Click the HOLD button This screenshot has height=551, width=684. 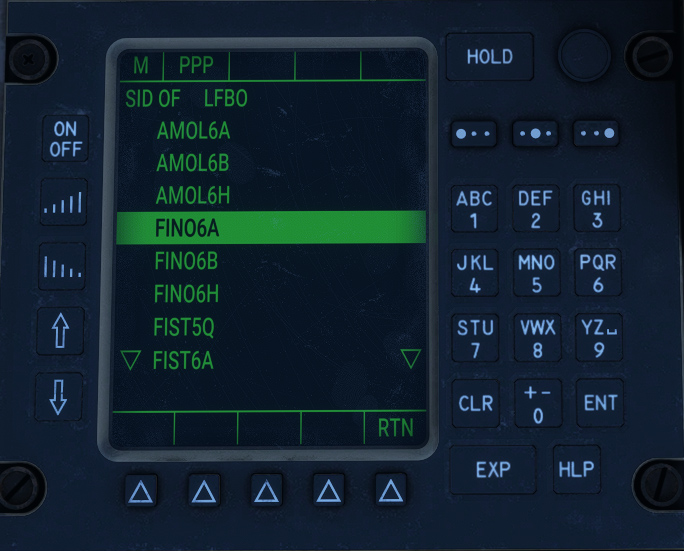tap(489, 57)
